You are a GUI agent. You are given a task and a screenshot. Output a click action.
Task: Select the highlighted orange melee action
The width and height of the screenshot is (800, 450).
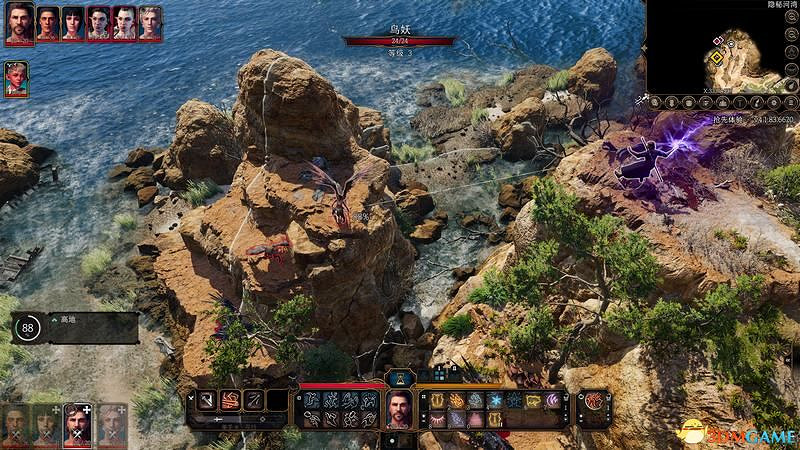click(229, 400)
